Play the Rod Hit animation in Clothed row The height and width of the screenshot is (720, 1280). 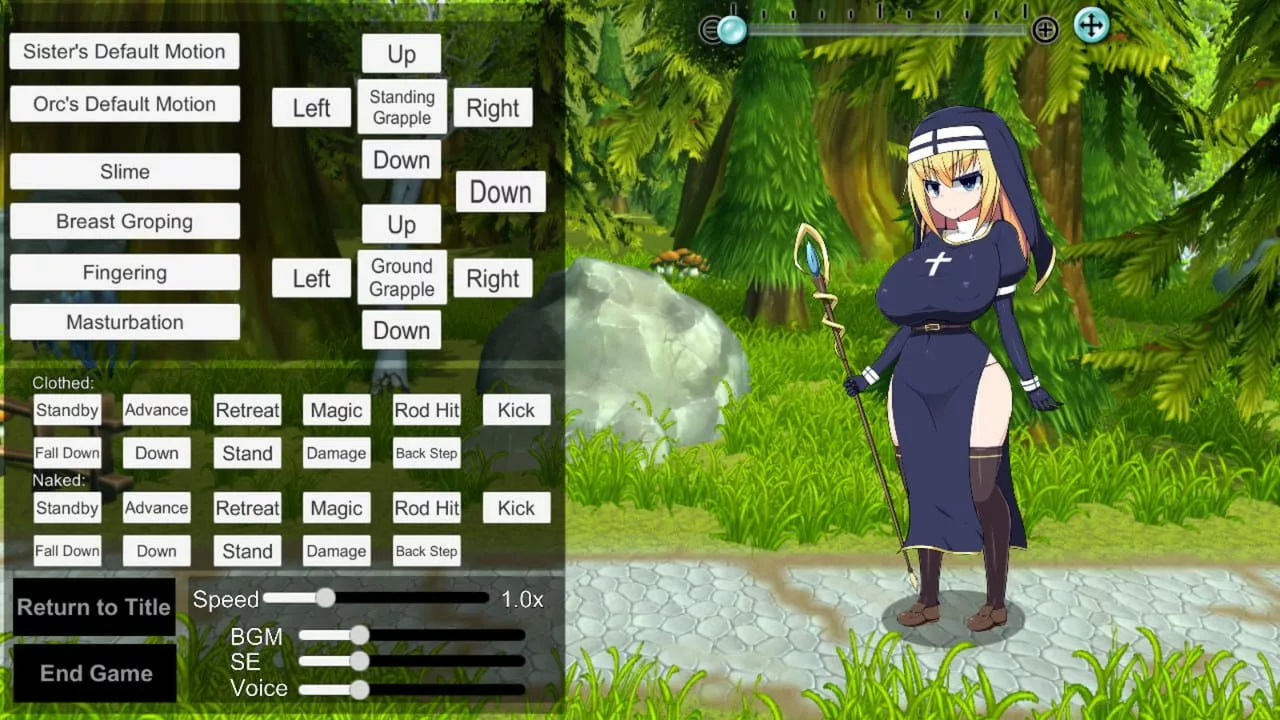(x=426, y=410)
